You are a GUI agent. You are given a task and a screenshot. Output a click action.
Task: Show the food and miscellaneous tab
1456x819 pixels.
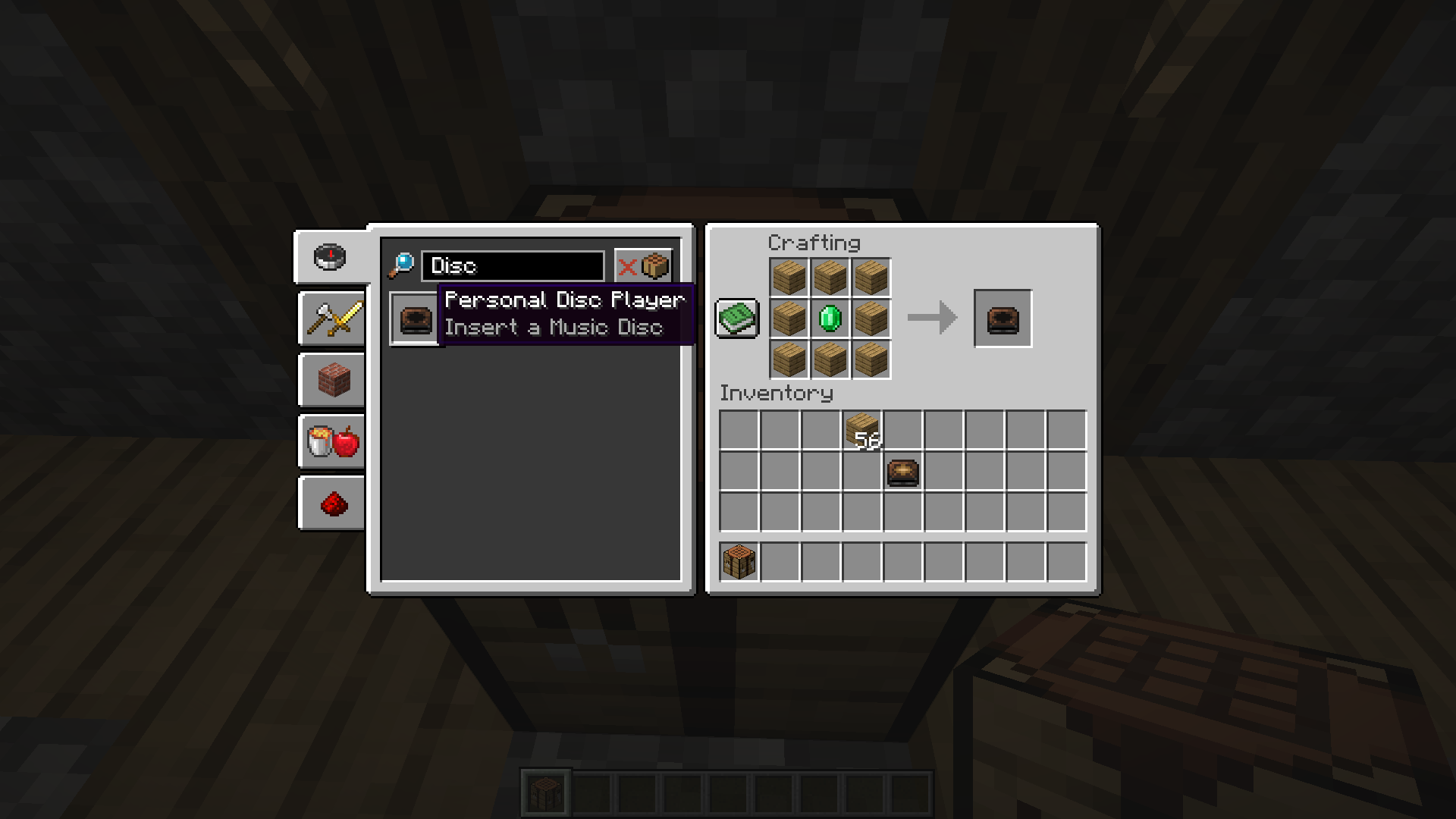tap(333, 441)
